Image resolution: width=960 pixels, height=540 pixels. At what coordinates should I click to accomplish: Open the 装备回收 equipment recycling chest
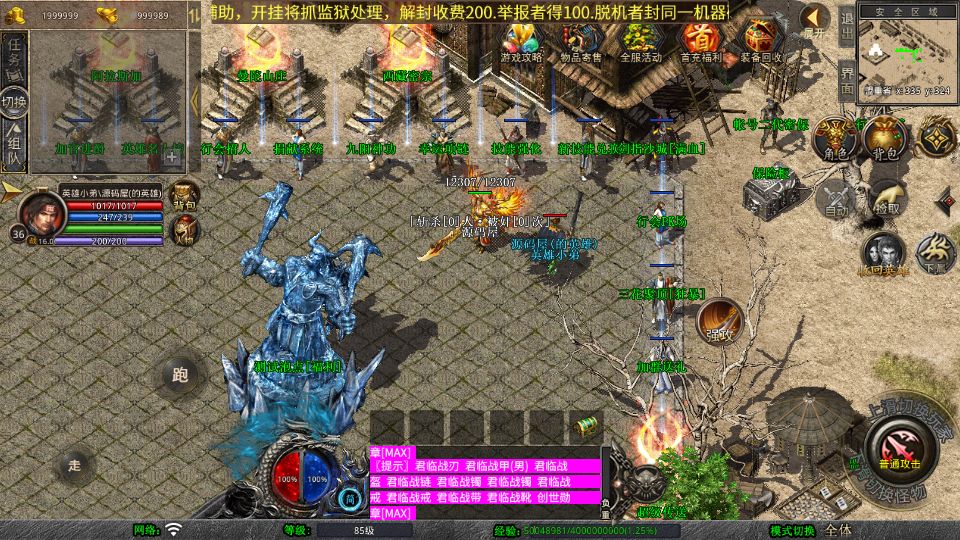click(x=761, y=42)
